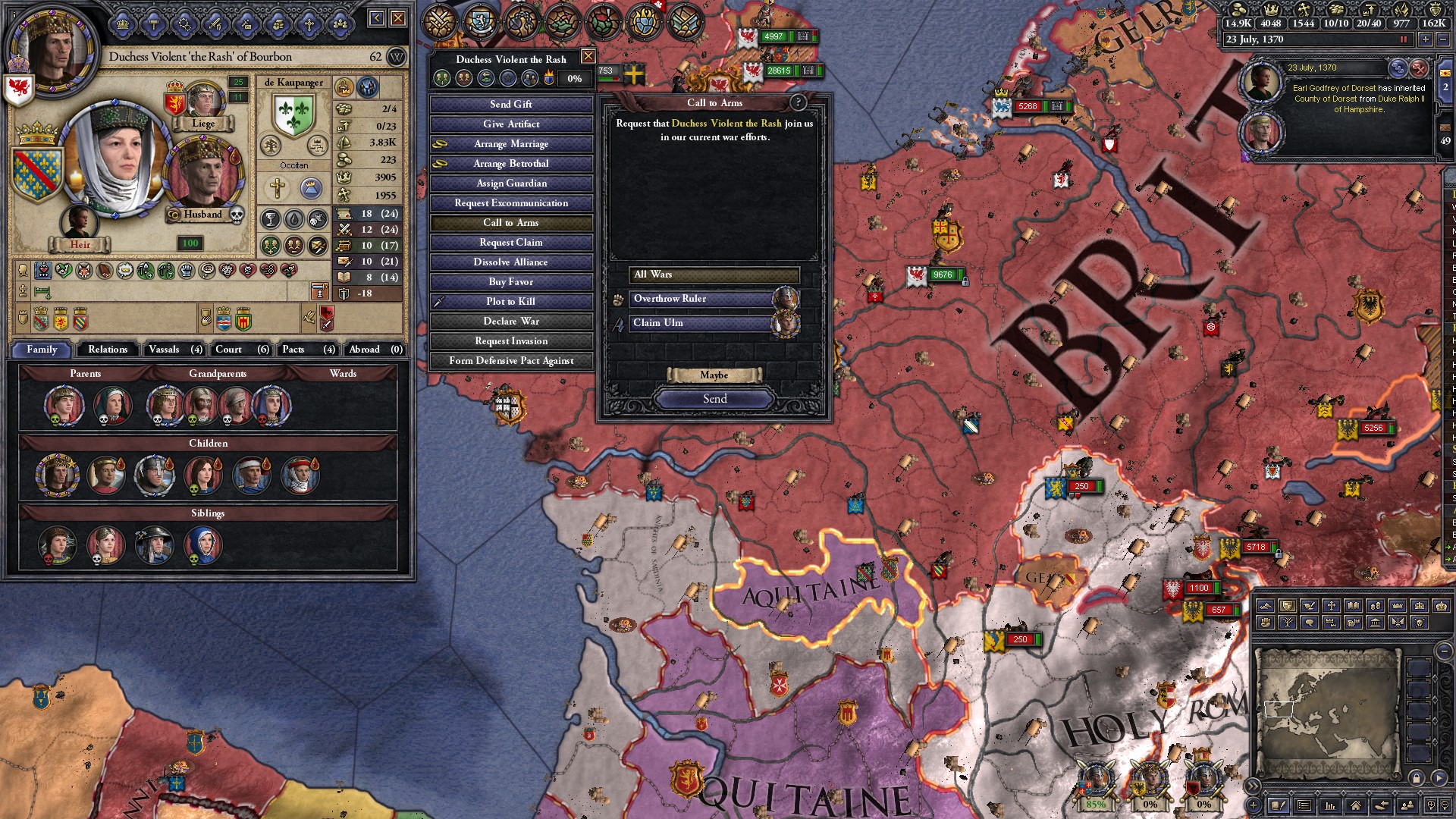This screenshot has height=819, width=1456.
Task: Switch to realms map mode (shield icon)
Action: (1288, 606)
